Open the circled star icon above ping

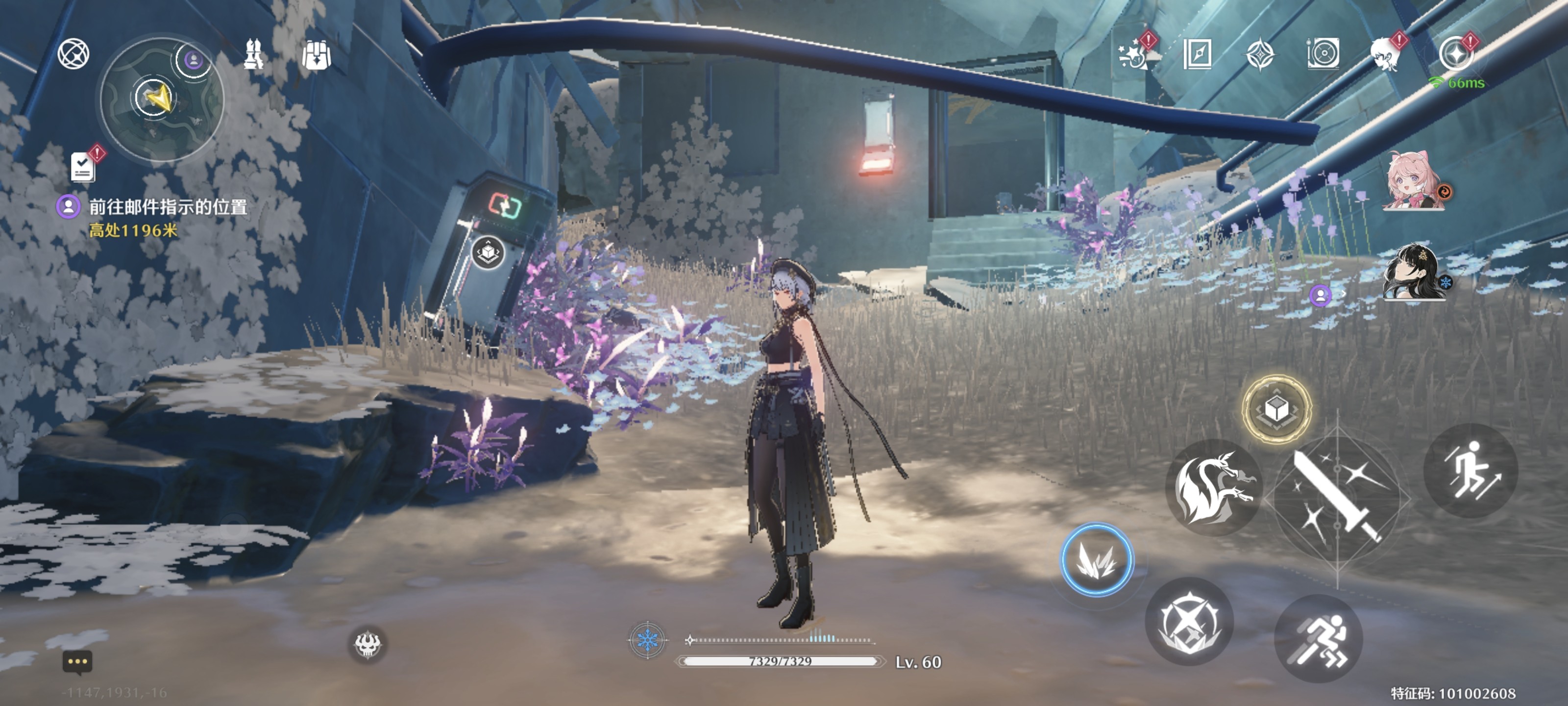tap(1455, 53)
